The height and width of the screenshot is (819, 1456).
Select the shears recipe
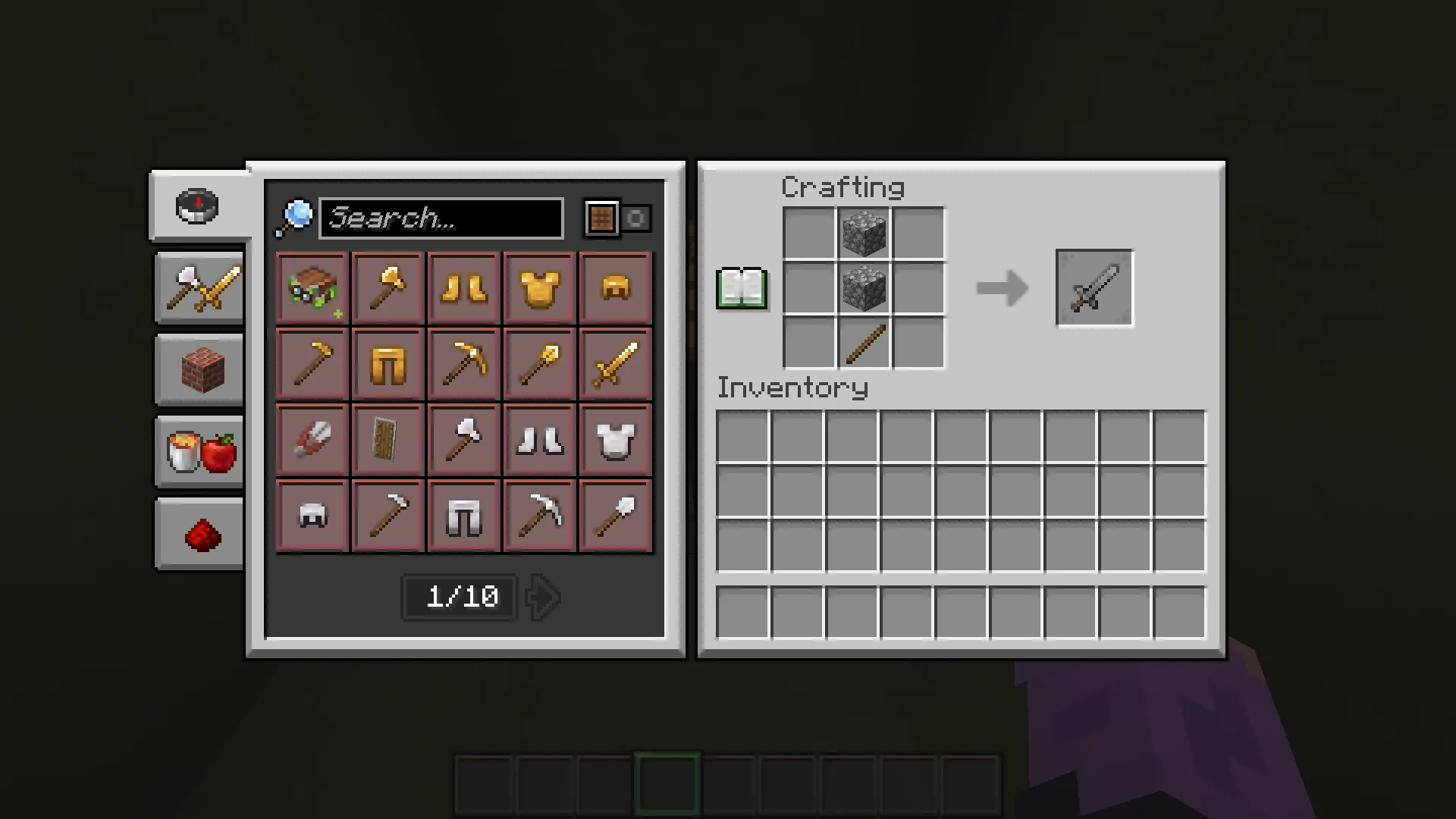[311, 440]
